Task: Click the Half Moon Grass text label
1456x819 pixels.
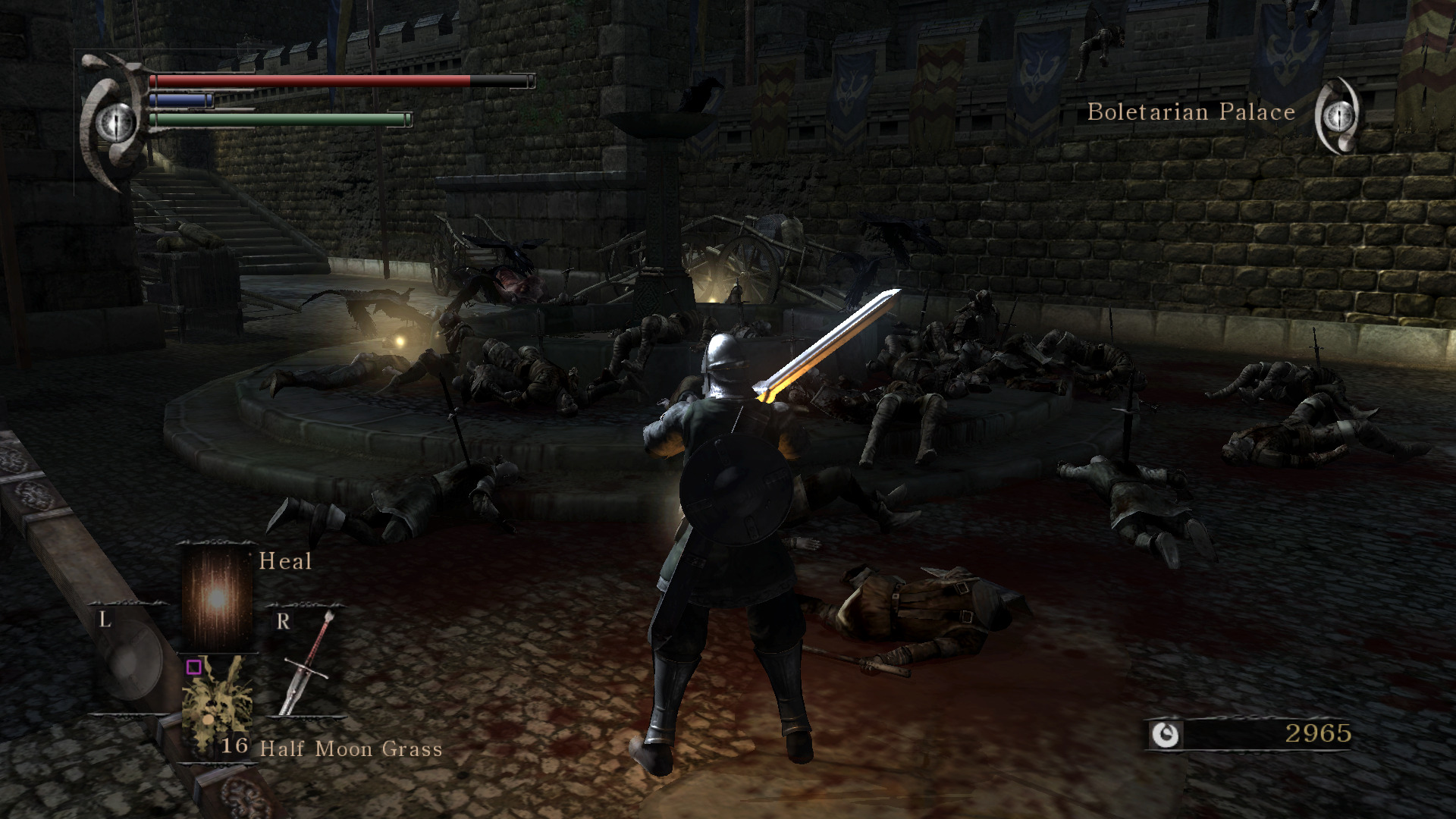Action: (x=350, y=749)
